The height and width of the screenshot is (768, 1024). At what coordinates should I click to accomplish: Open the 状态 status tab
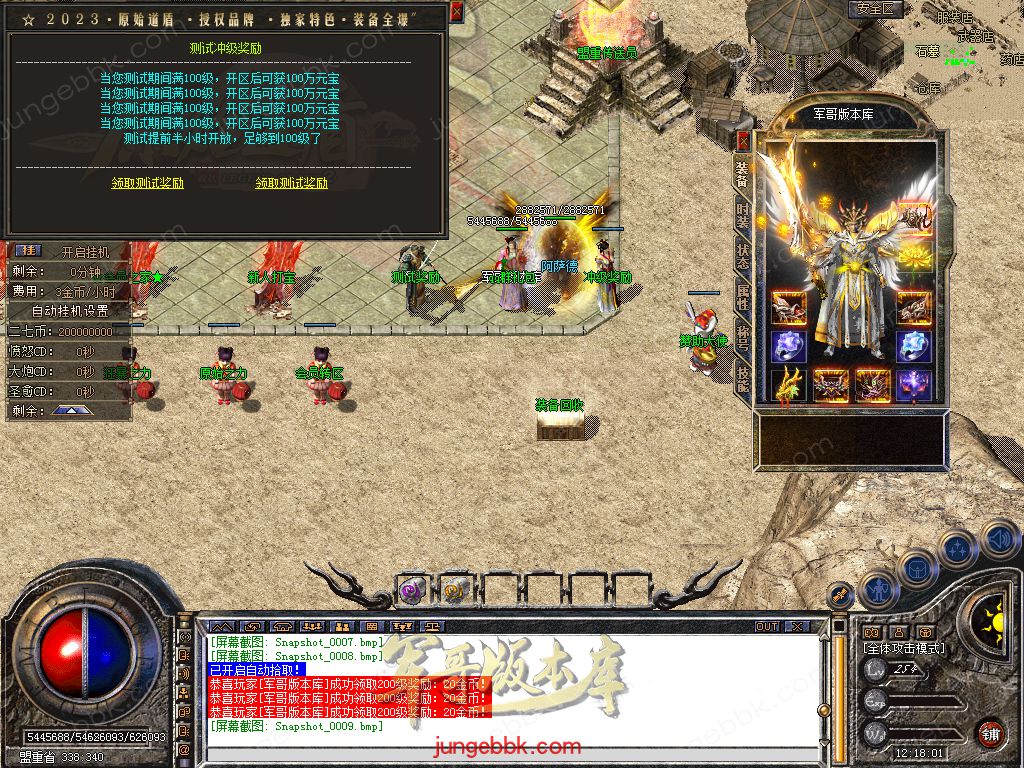tap(742, 254)
